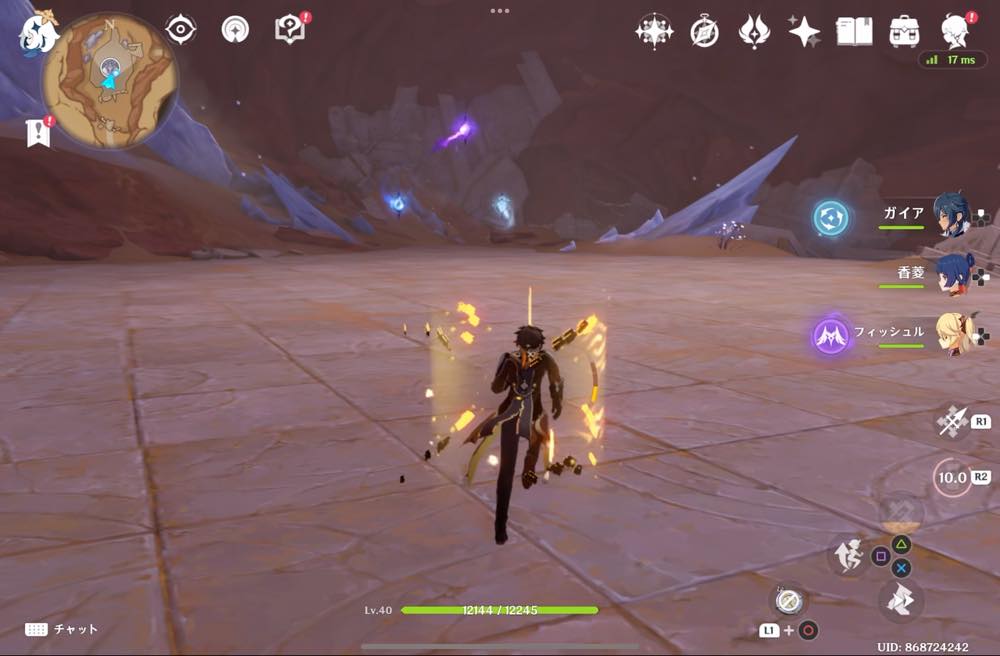Open the map via the minimap
This screenshot has width=1000, height=656.
pyautogui.click(x=109, y=81)
